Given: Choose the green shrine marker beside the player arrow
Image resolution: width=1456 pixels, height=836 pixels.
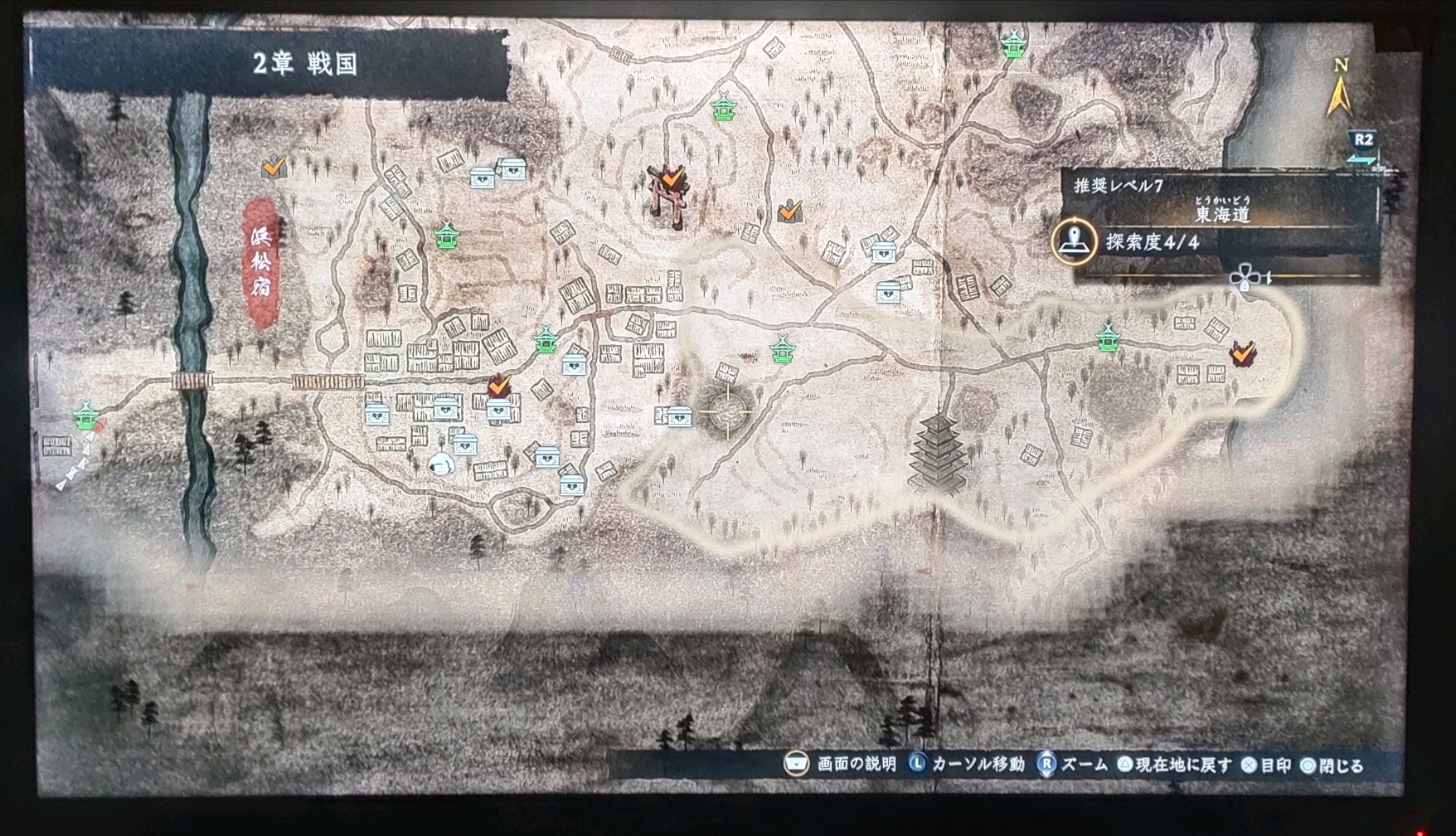Looking at the screenshot, I should [85, 414].
